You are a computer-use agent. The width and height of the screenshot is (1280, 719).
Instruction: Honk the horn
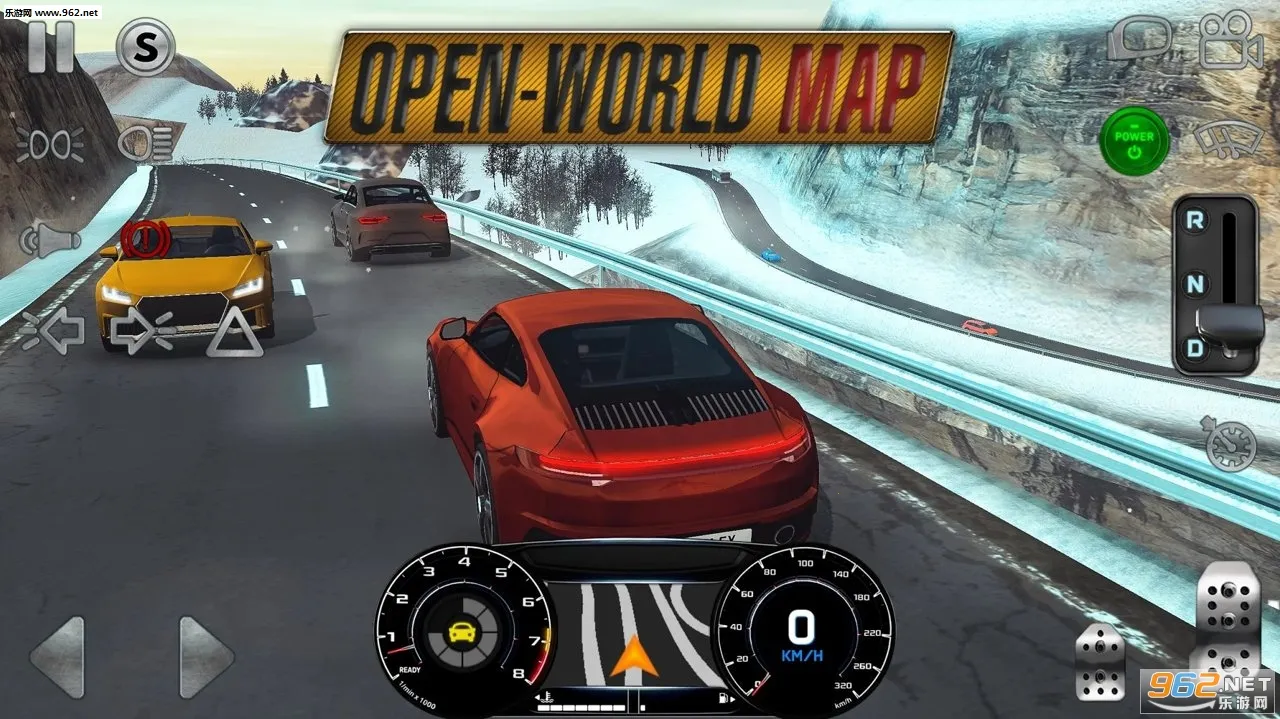(48, 243)
